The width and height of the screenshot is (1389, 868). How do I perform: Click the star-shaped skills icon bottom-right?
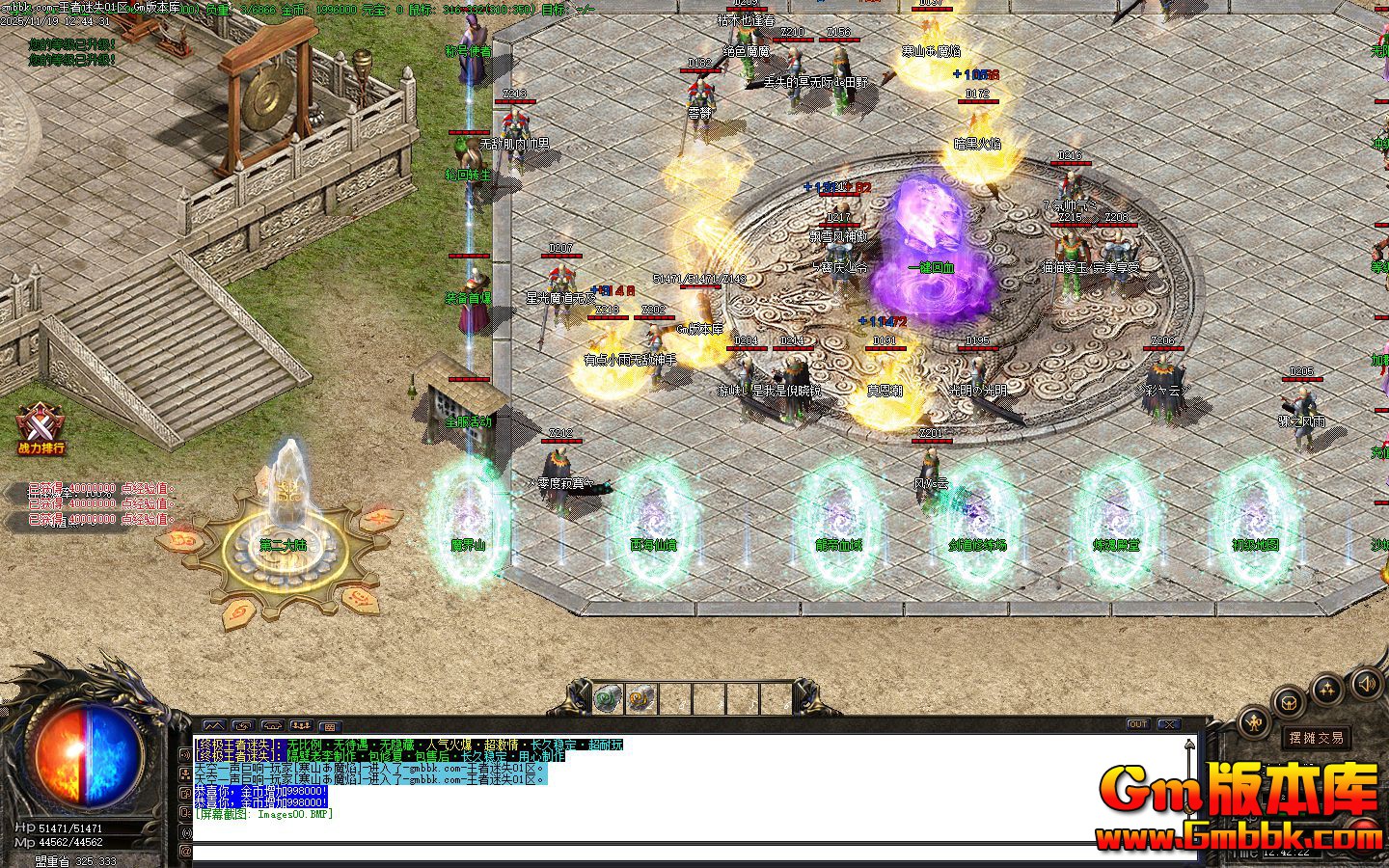tap(1327, 687)
